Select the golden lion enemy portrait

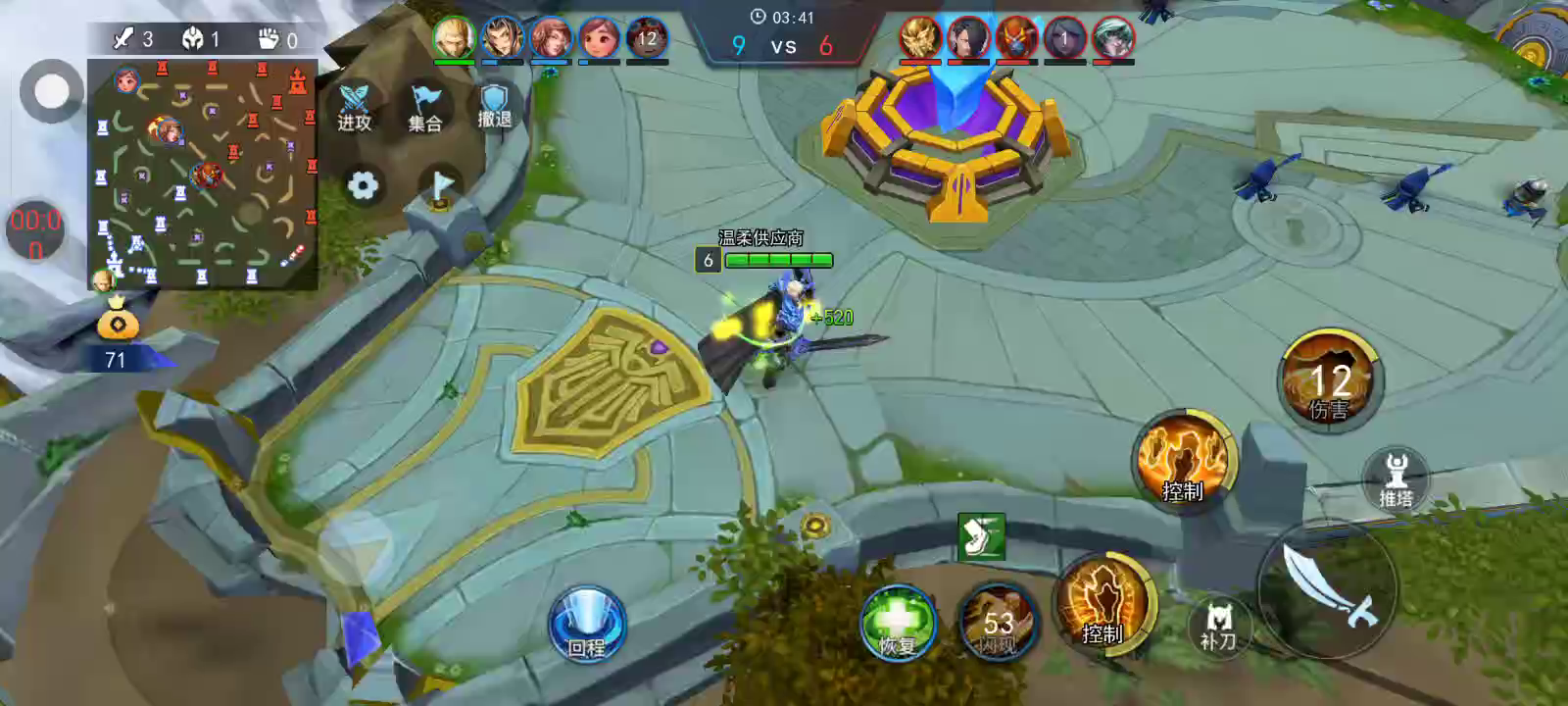tap(920, 38)
